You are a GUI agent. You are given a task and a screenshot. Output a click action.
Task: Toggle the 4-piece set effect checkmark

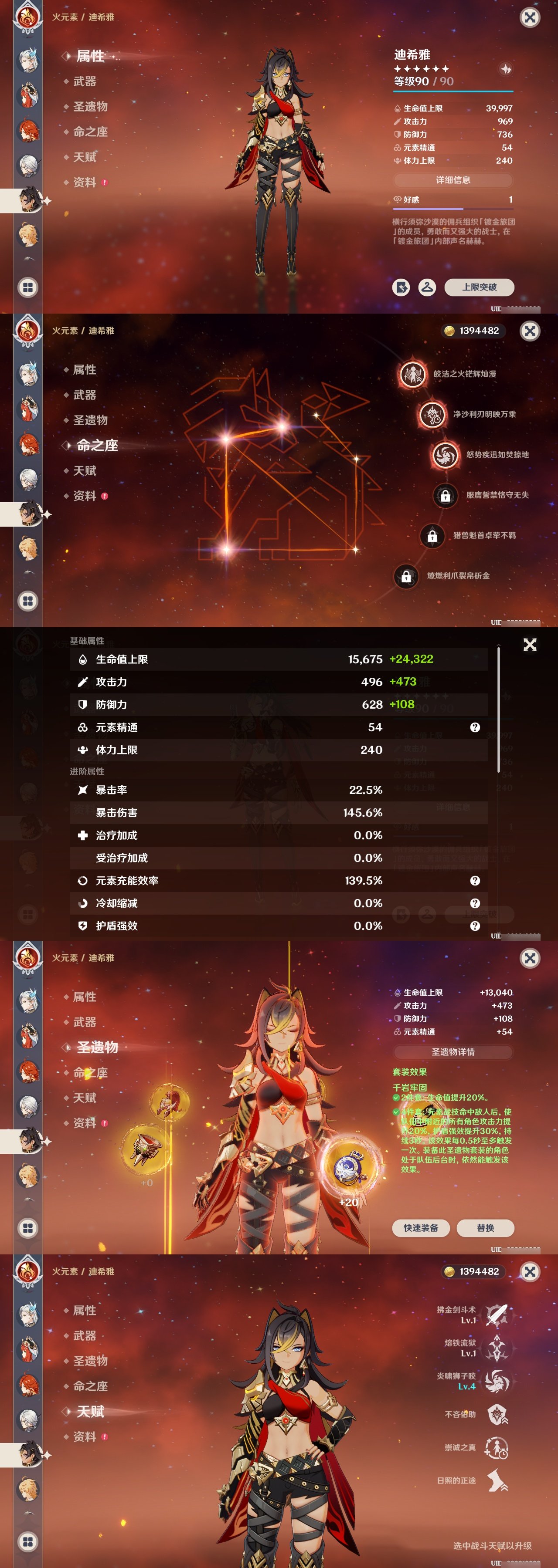pyautogui.click(x=397, y=1113)
